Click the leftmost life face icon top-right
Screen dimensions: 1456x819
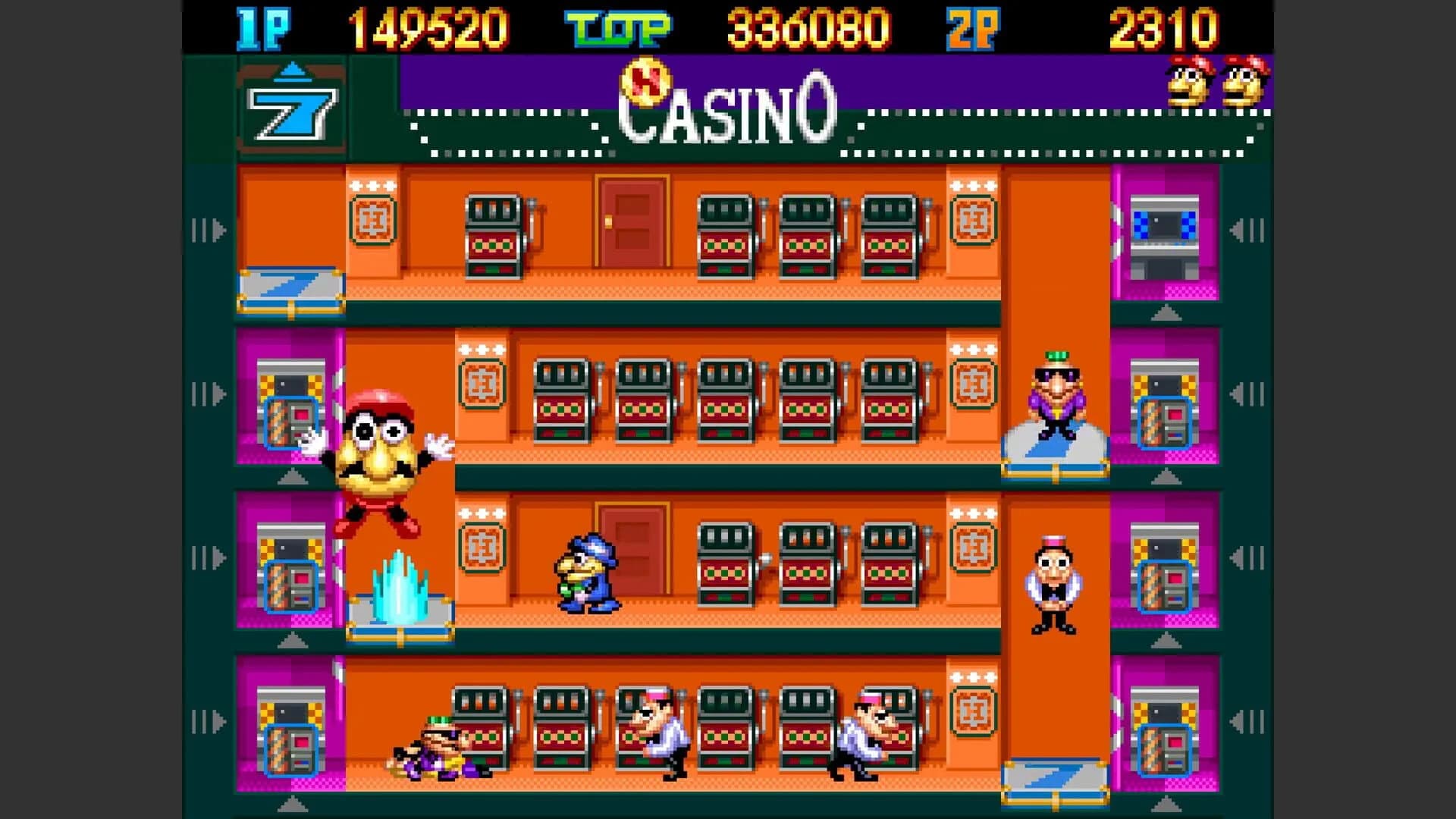[1187, 83]
